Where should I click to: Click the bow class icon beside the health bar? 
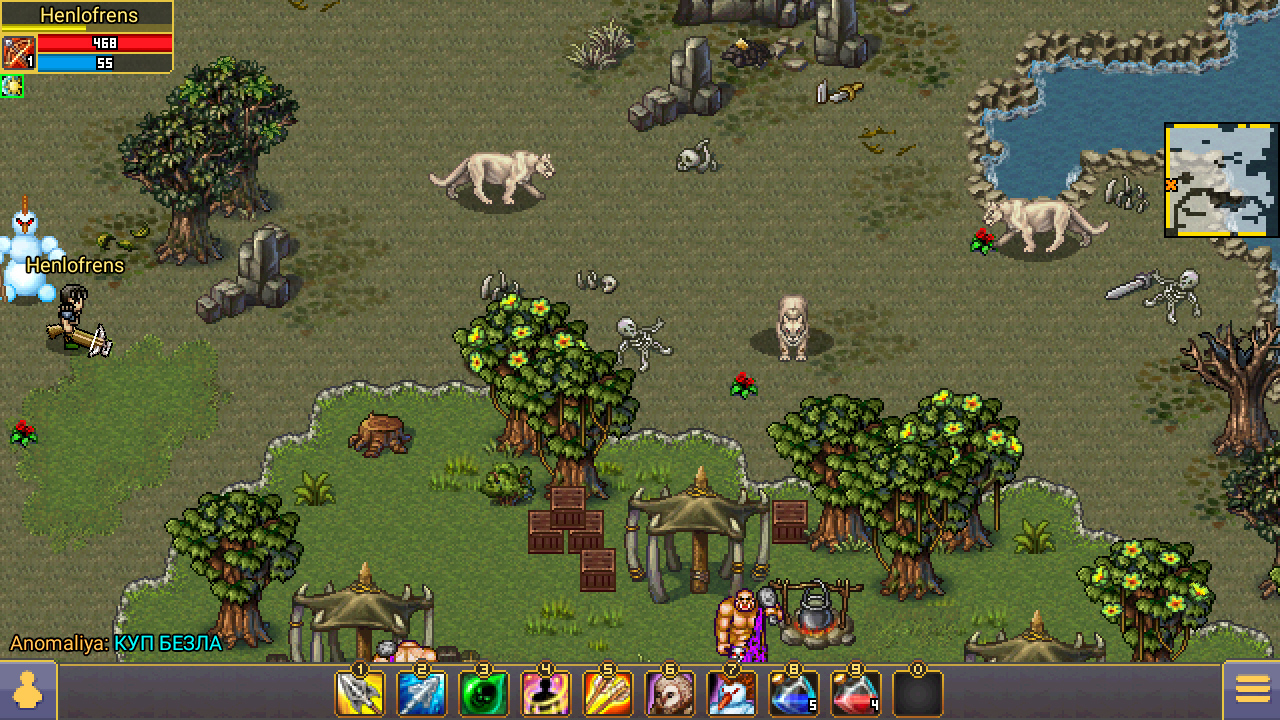point(18,53)
